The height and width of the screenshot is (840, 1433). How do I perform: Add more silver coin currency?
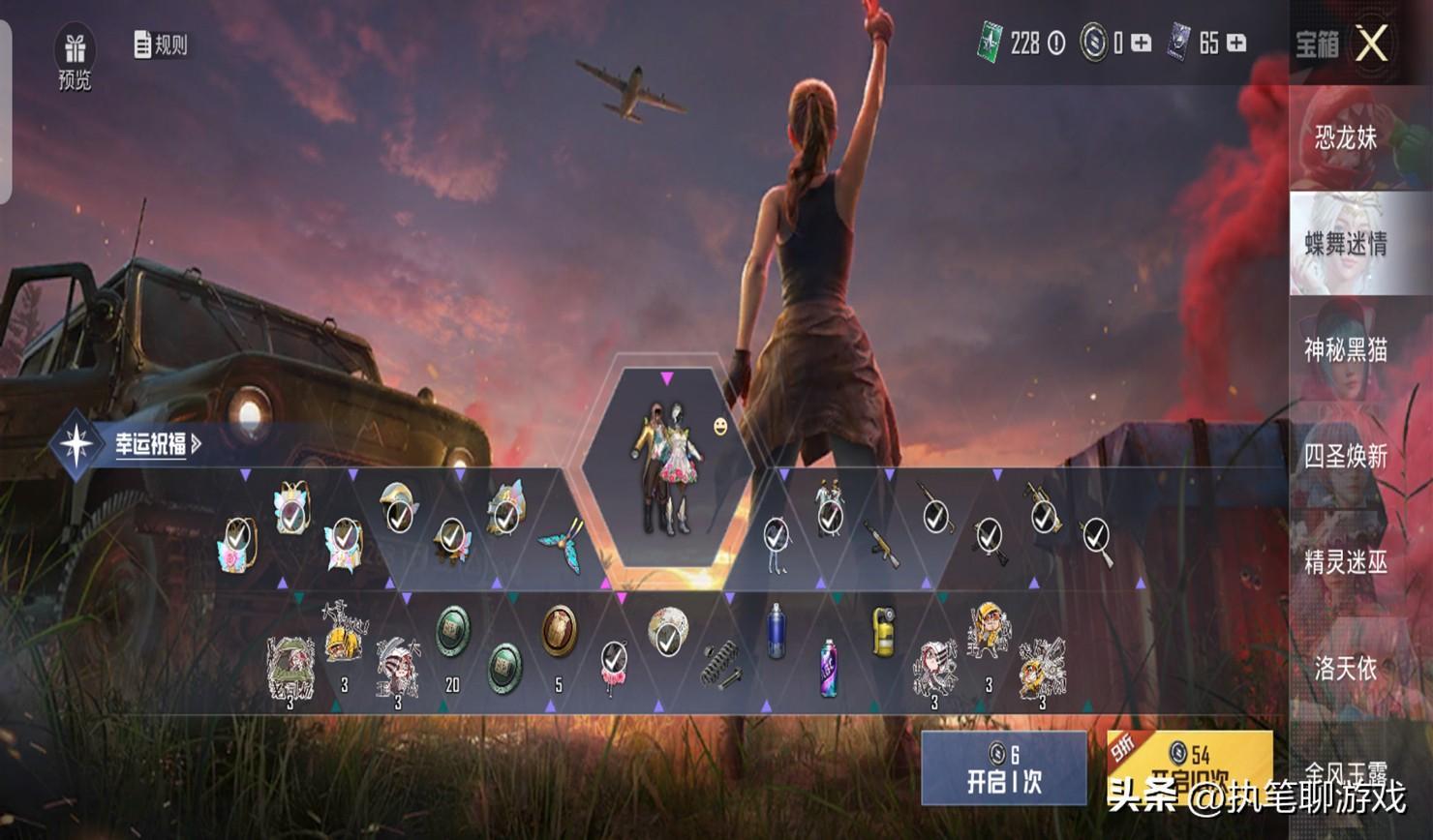point(1142,44)
